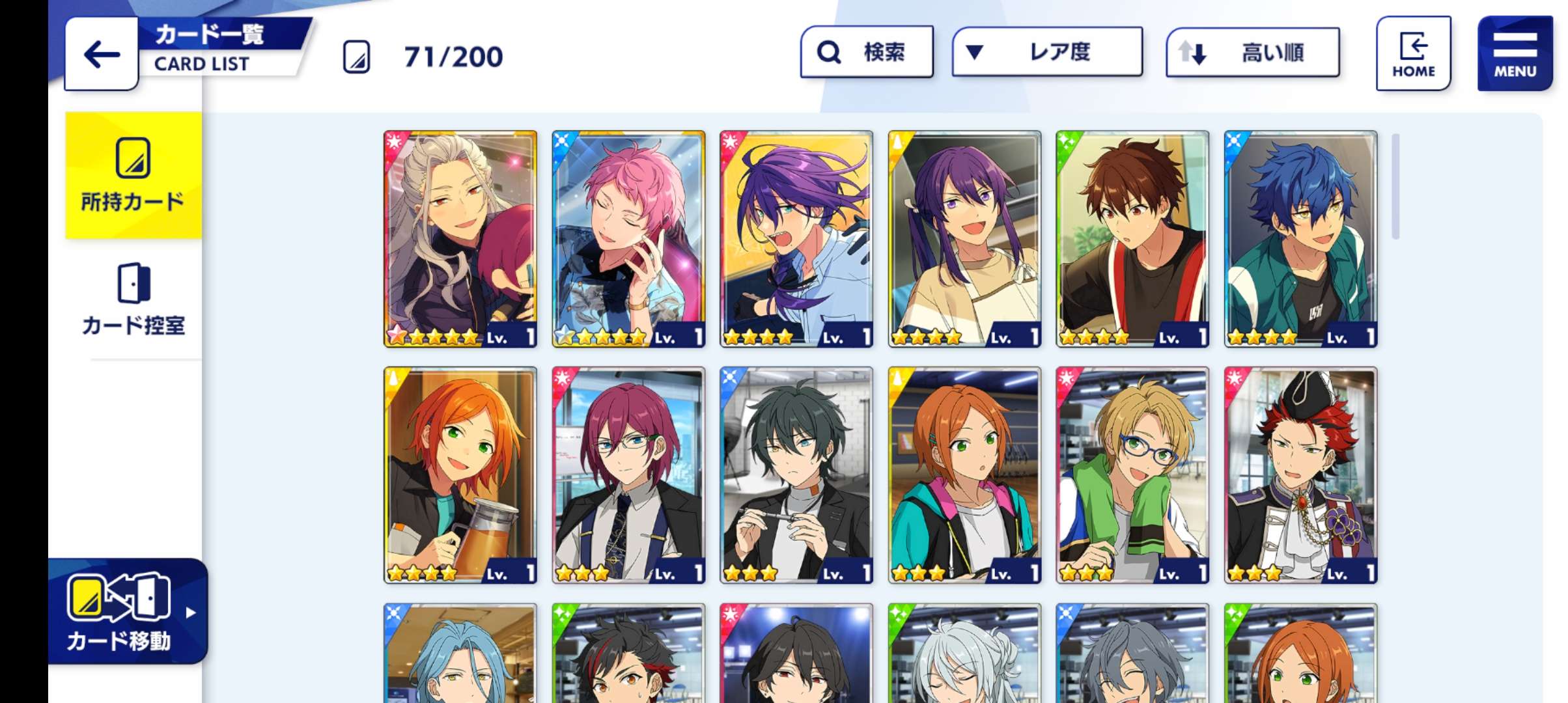This screenshot has width=1568, height=703.
Task: Choose the blond card with blue glasses
Action: [1132, 475]
